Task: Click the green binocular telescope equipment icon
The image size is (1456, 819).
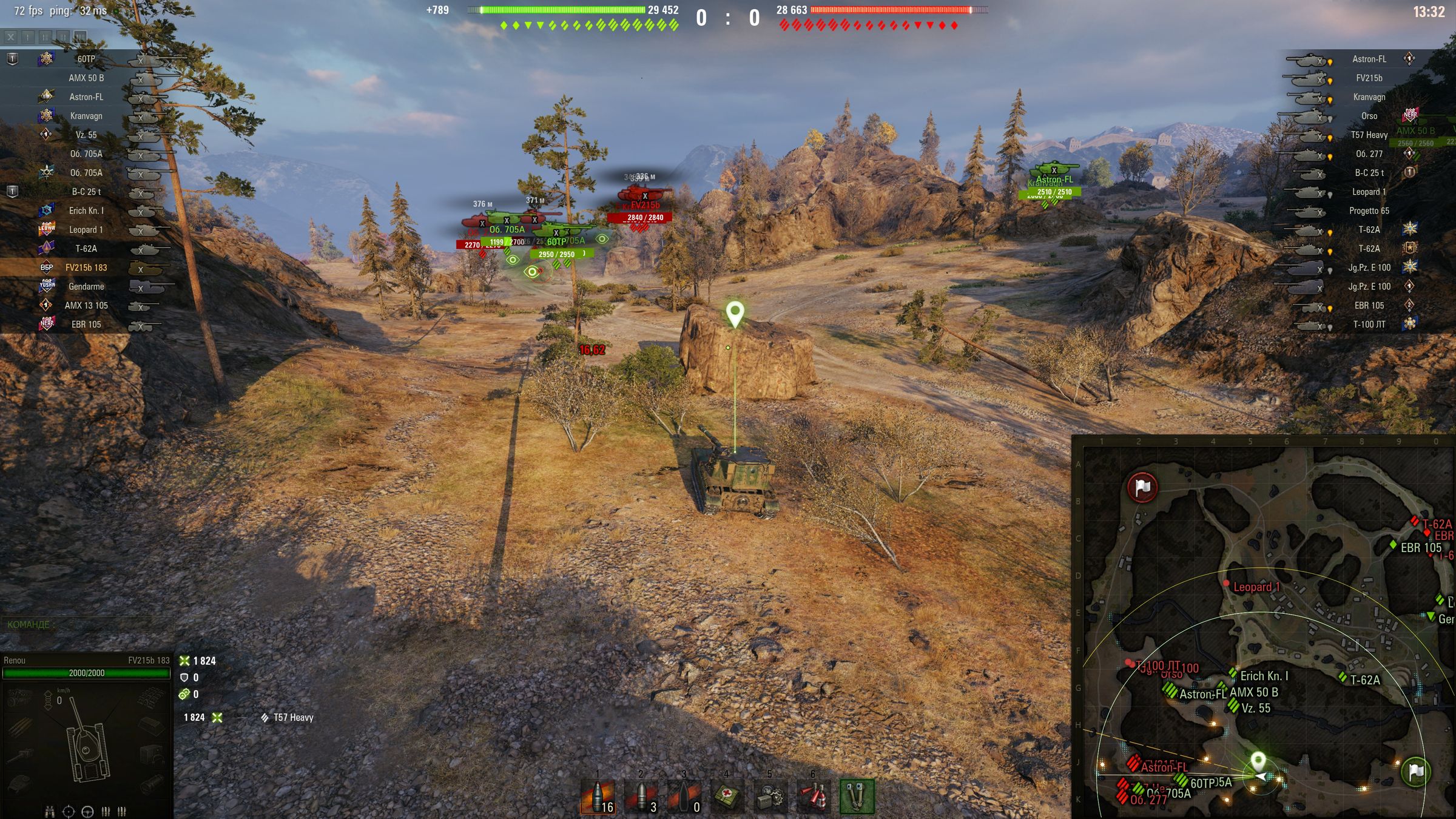Action: pyautogui.click(x=857, y=796)
